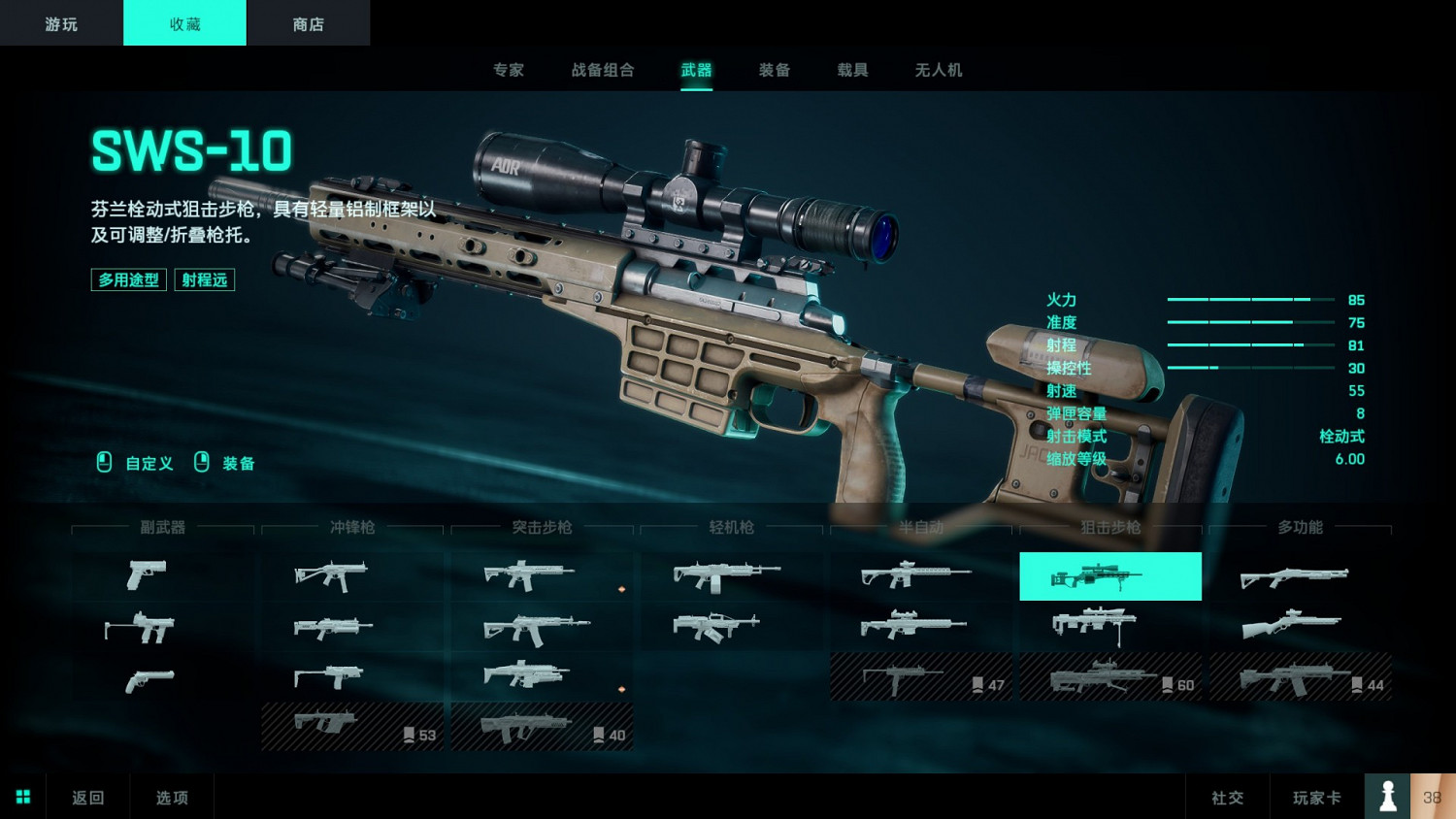Click the 返回 back button
This screenshot has height=819, width=1456.
tap(87, 798)
